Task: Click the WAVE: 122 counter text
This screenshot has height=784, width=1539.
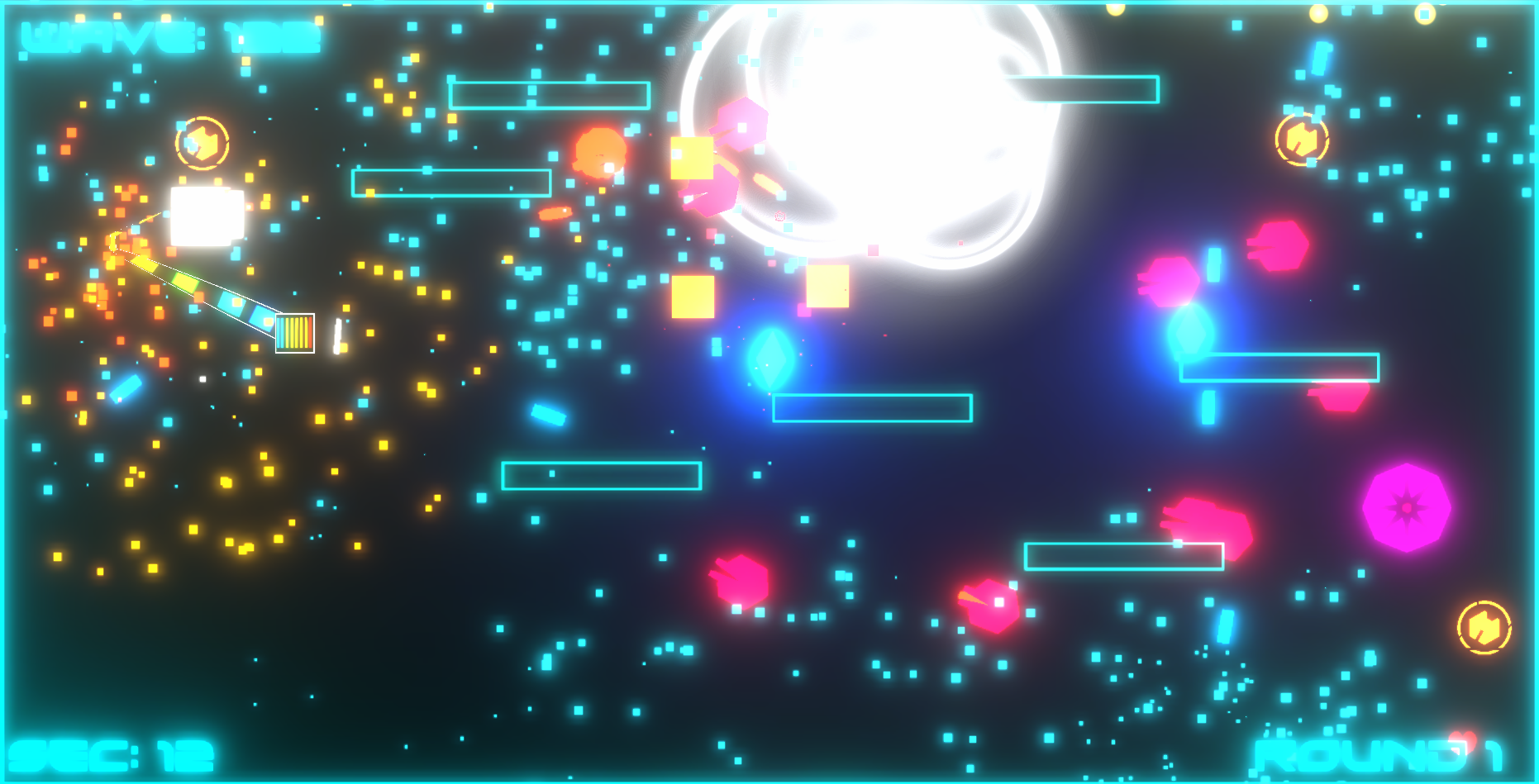Action: pos(169,37)
